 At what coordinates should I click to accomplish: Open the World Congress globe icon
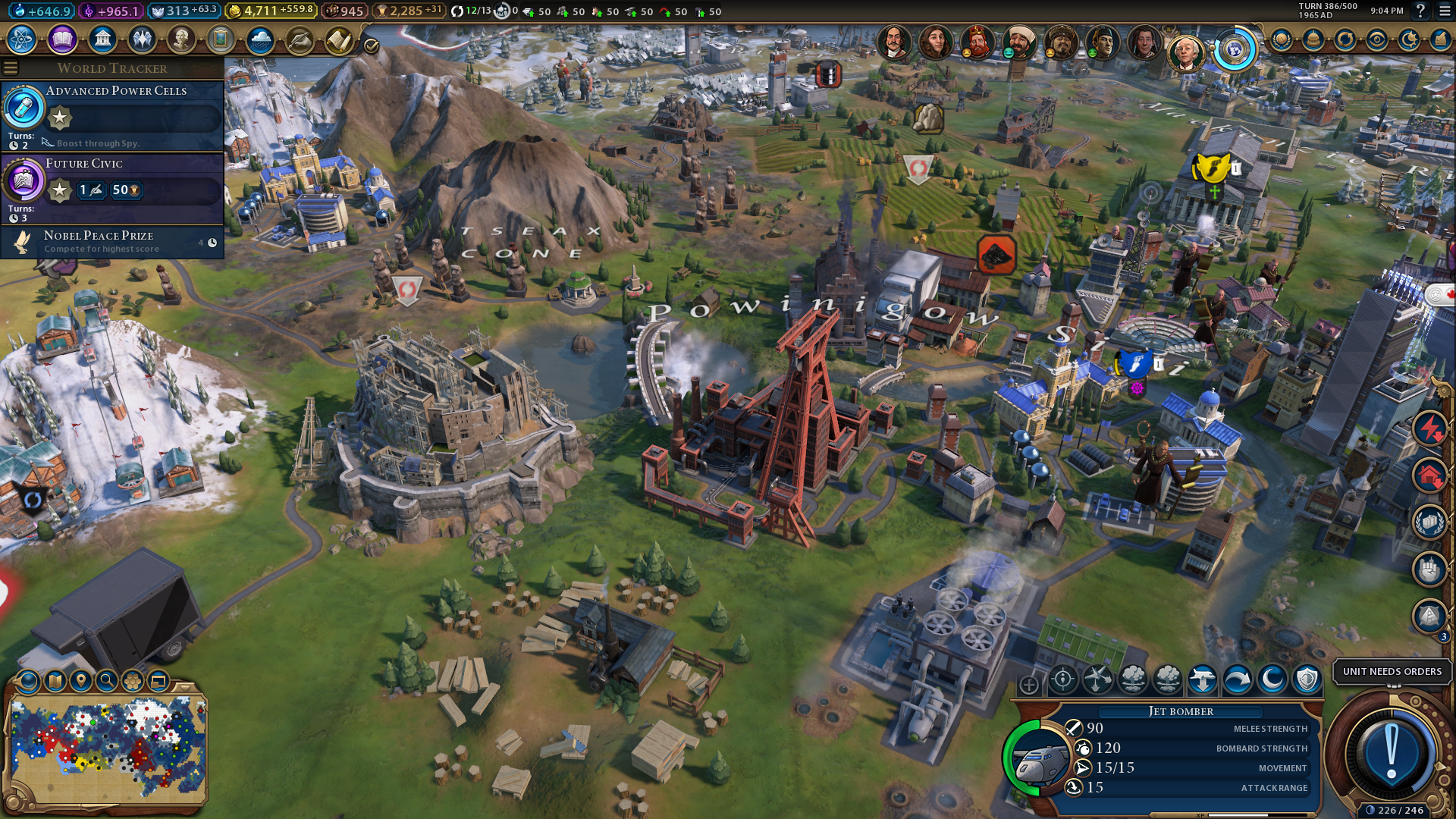point(1235,50)
